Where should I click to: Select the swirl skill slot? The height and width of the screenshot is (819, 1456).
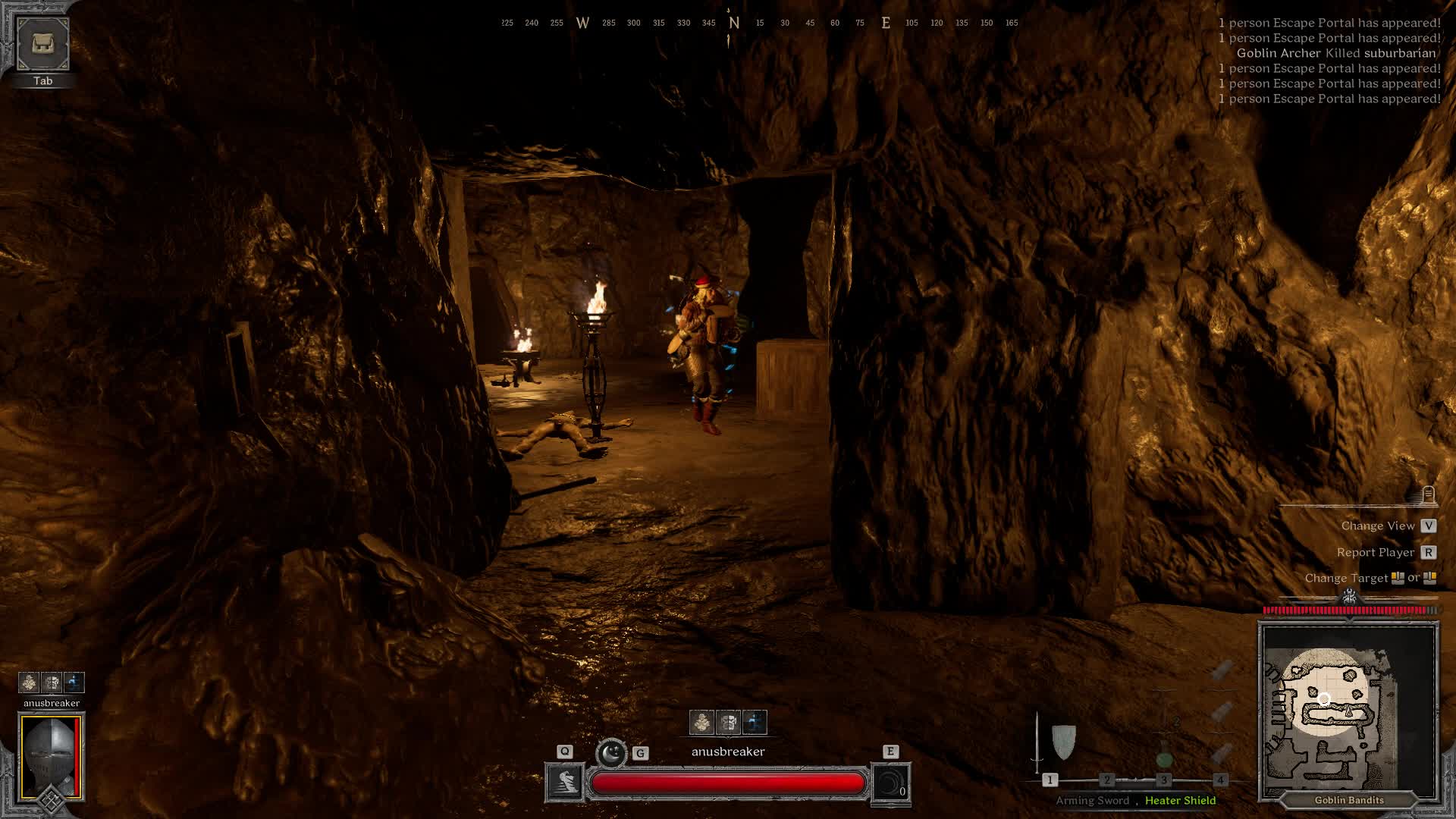(890, 783)
